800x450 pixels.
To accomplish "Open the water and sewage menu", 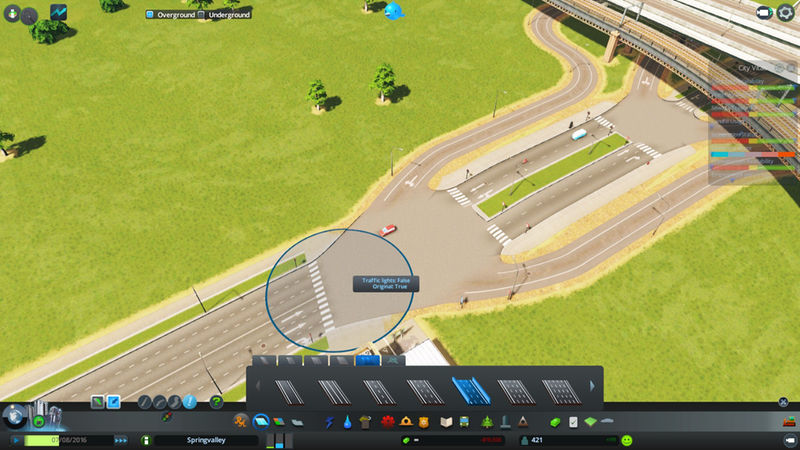I will 346,422.
